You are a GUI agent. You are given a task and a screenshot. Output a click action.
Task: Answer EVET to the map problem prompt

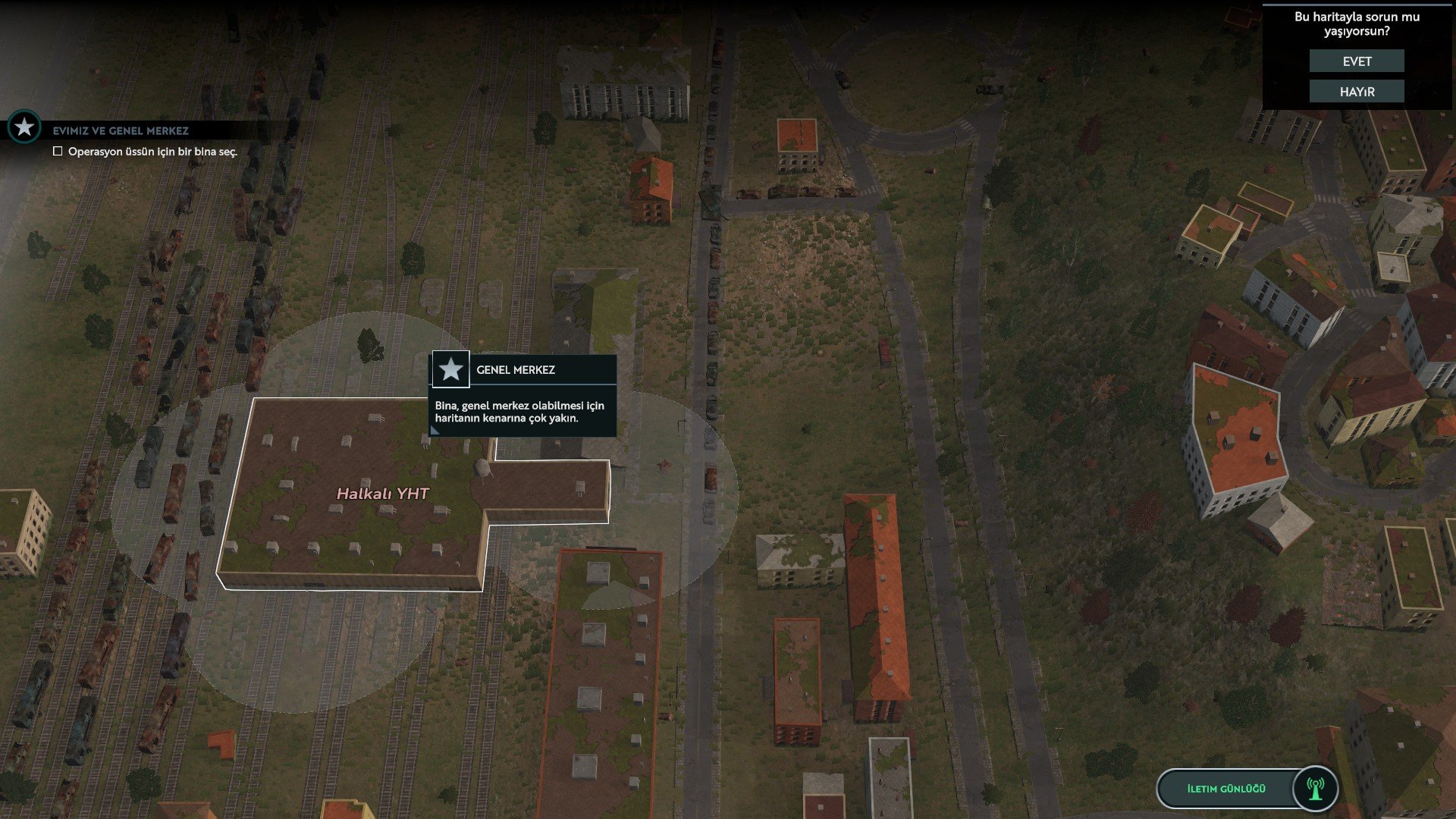click(1357, 61)
